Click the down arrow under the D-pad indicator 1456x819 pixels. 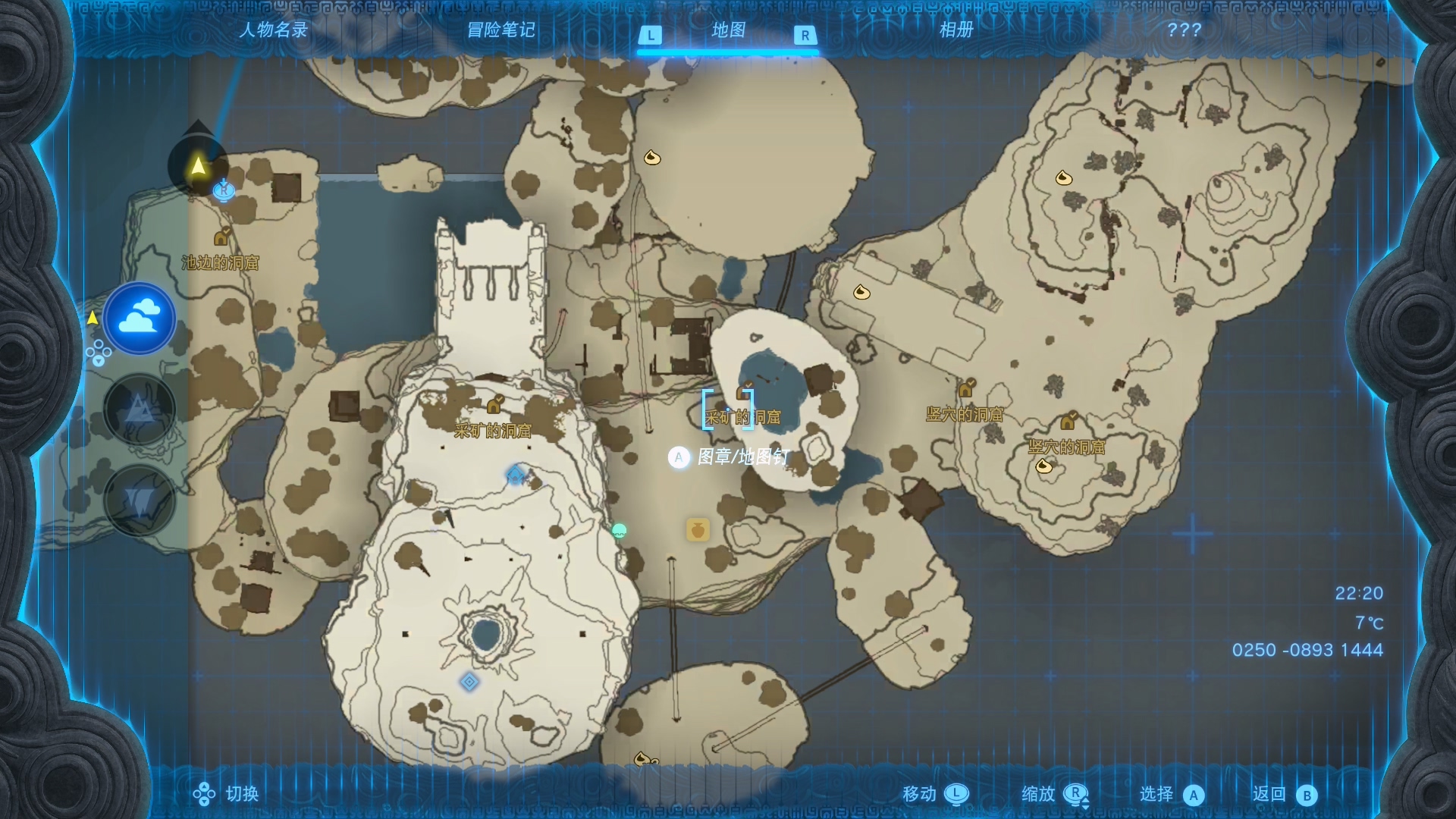pos(97,362)
